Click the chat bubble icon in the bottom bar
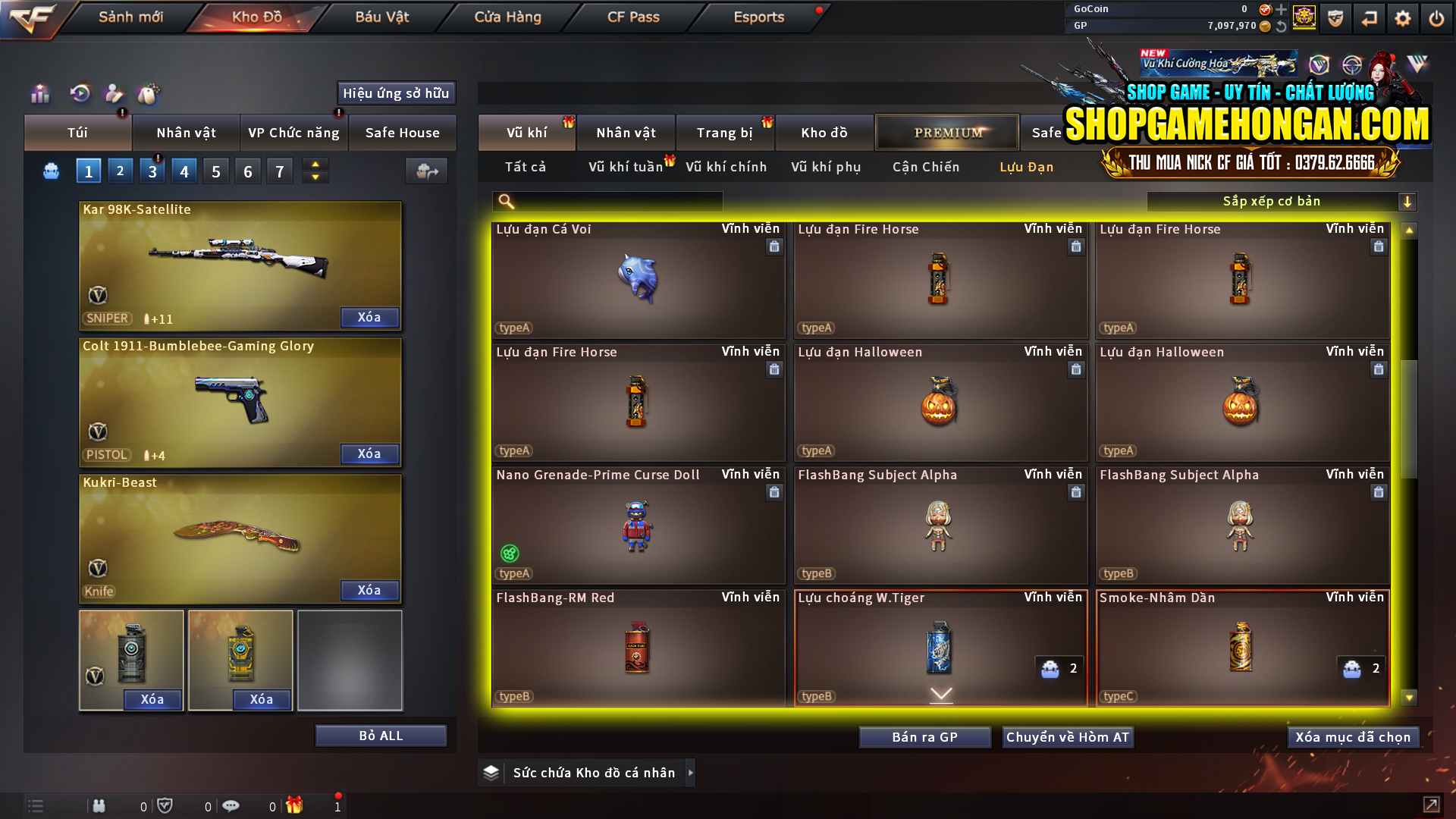 (231, 806)
